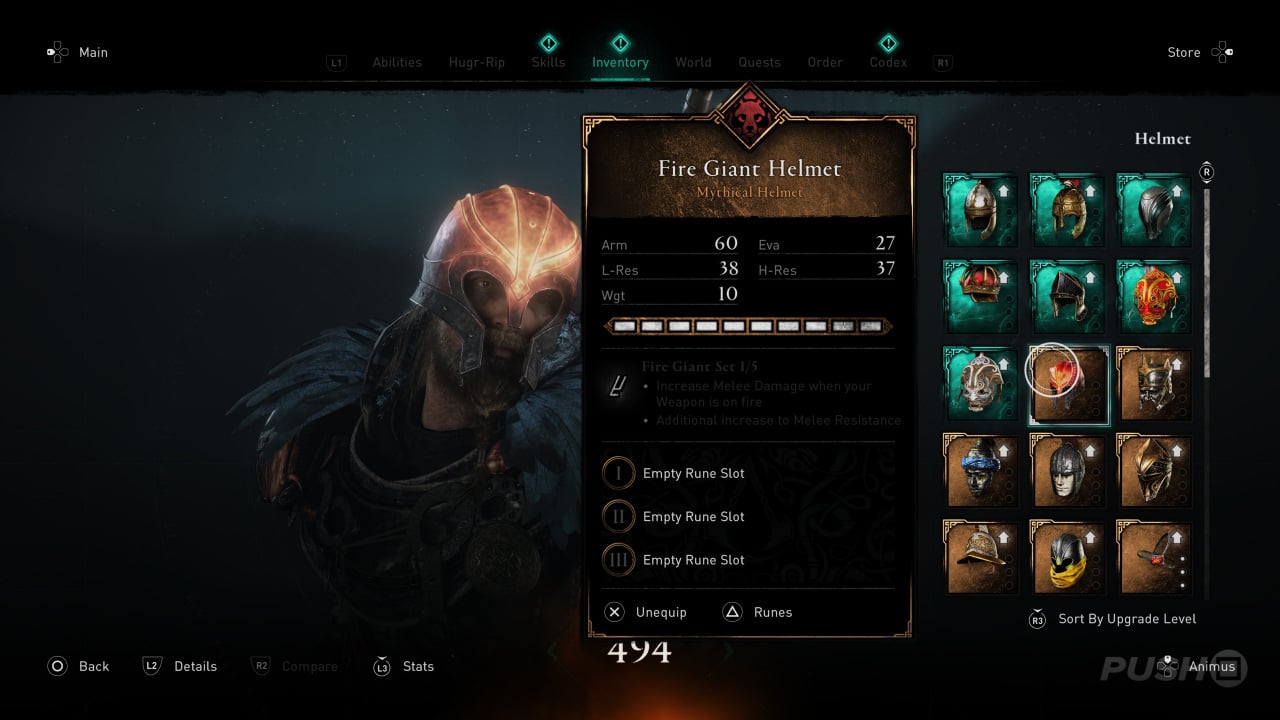
Task: Open the Store
Action: click(x=1184, y=52)
